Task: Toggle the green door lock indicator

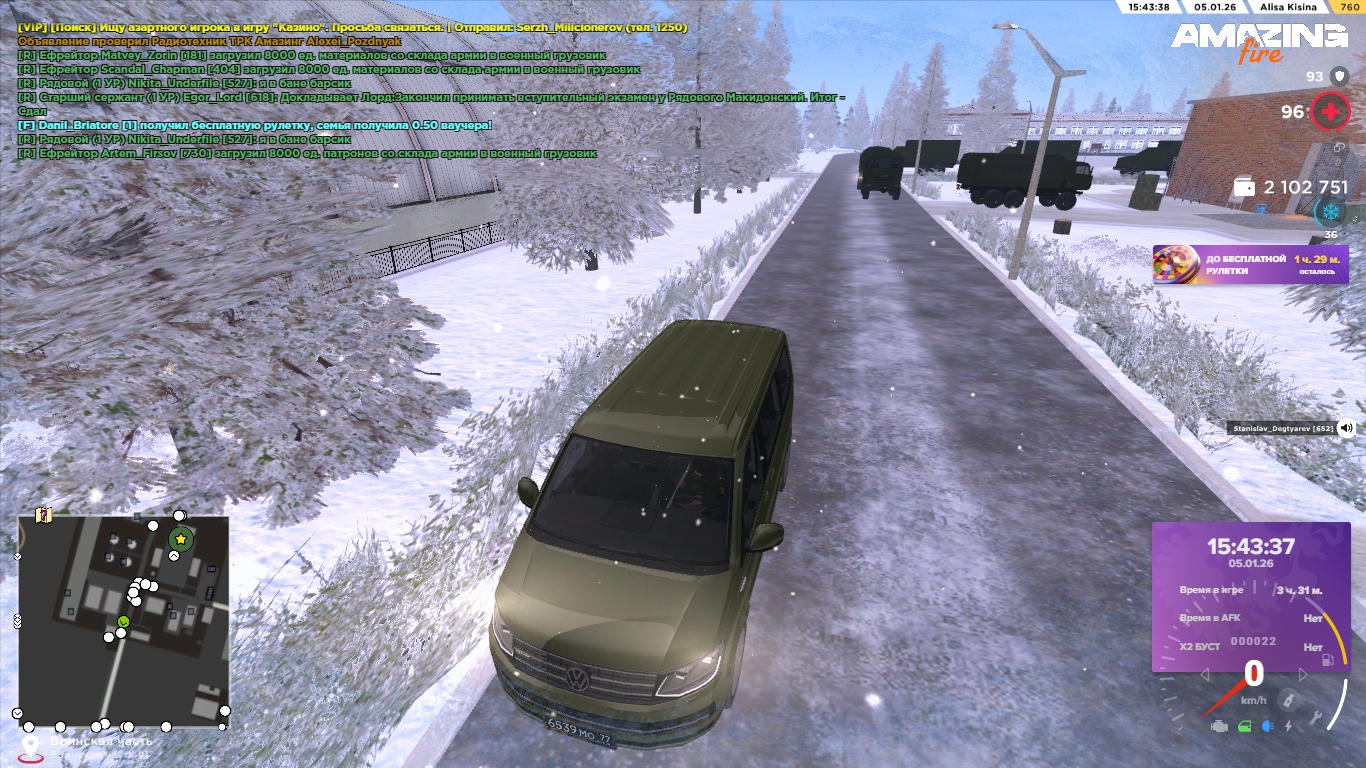Action: pos(1244,727)
